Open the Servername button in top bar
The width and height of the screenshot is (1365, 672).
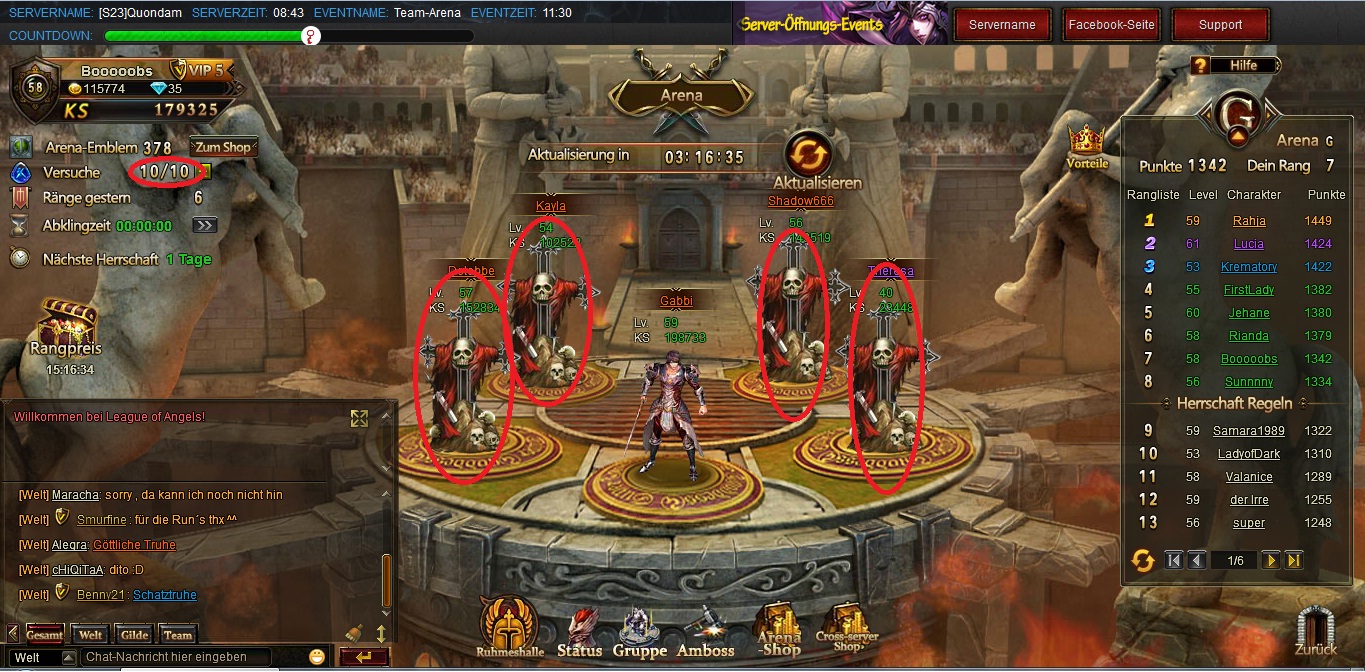tap(1002, 25)
